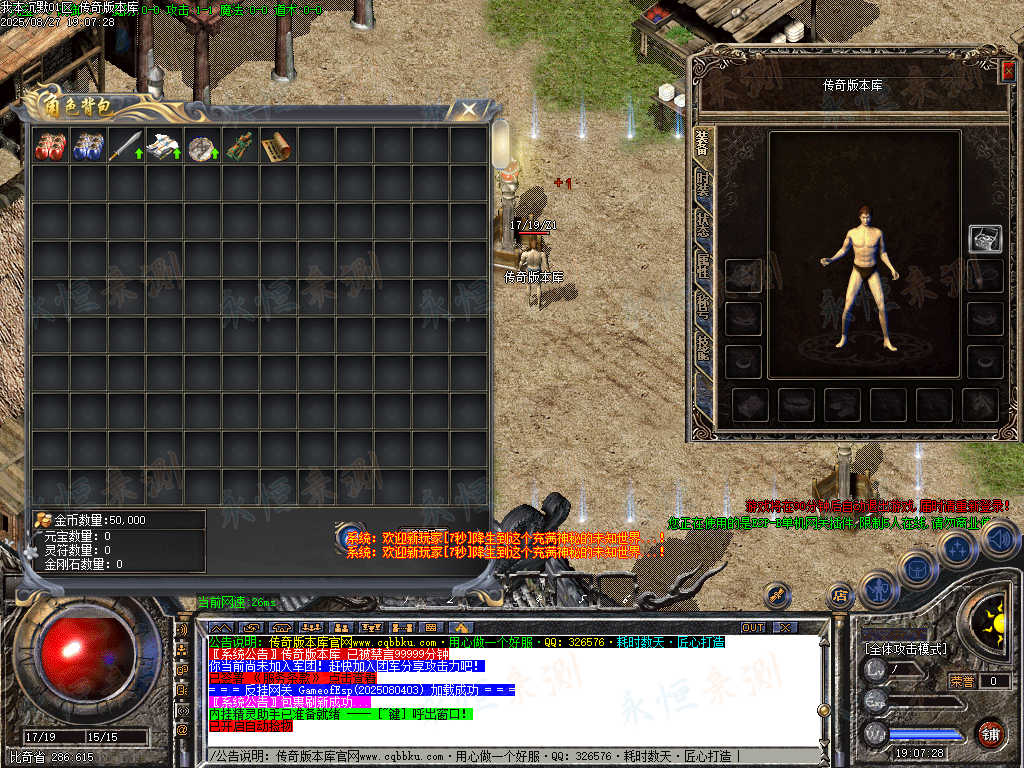Image resolution: width=1024 pixels, height=768 pixels.
Task: Close the character equipment panel
Action: [x=1007, y=70]
